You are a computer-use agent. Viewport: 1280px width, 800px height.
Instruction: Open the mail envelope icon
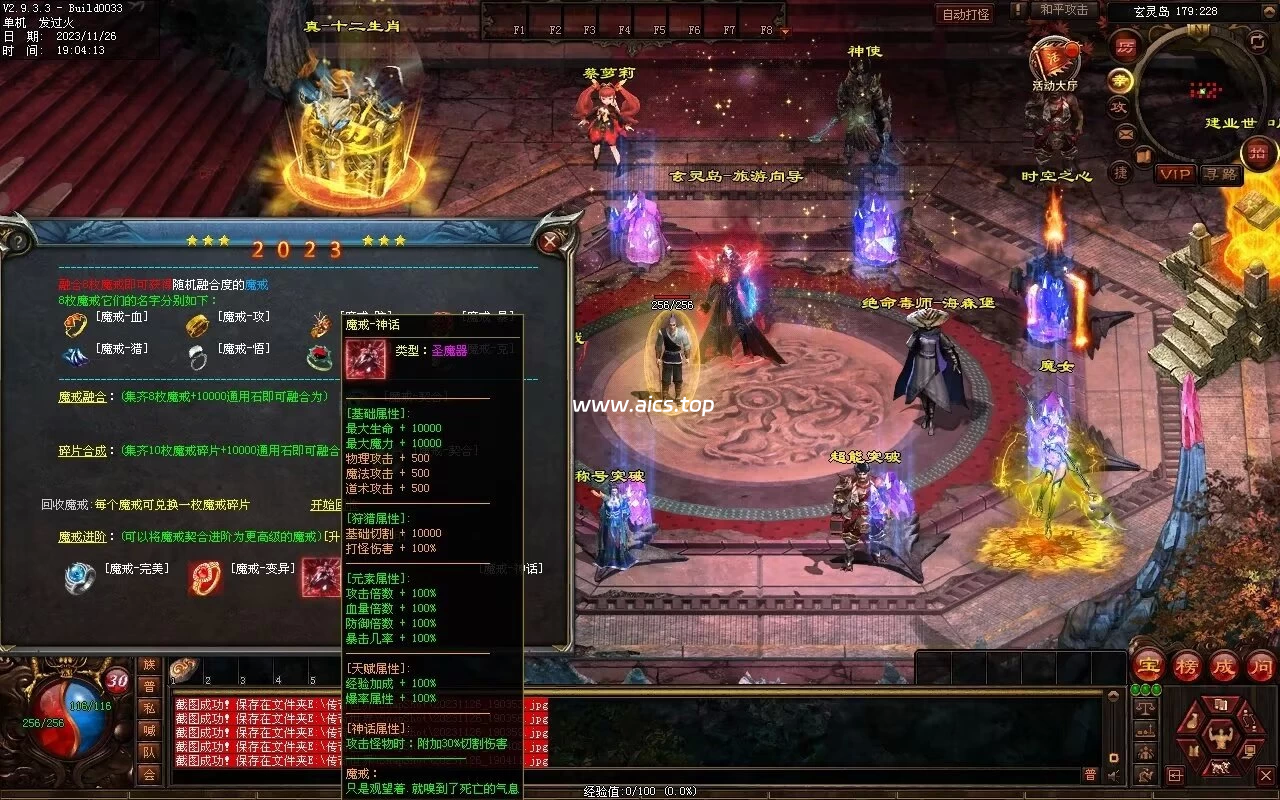tap(1126, 133)
